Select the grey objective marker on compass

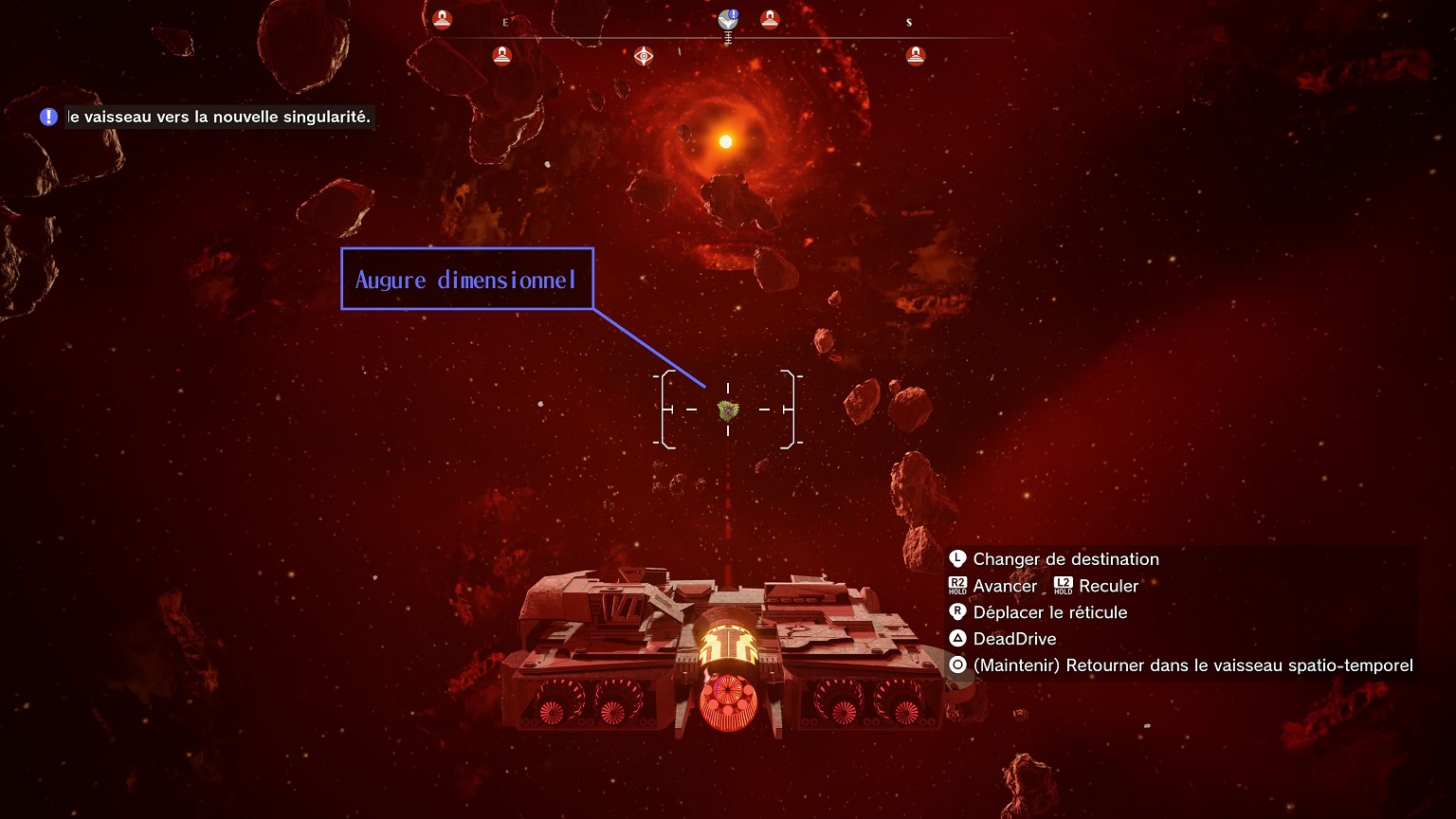pyautogui.click(x=727, y=20)
